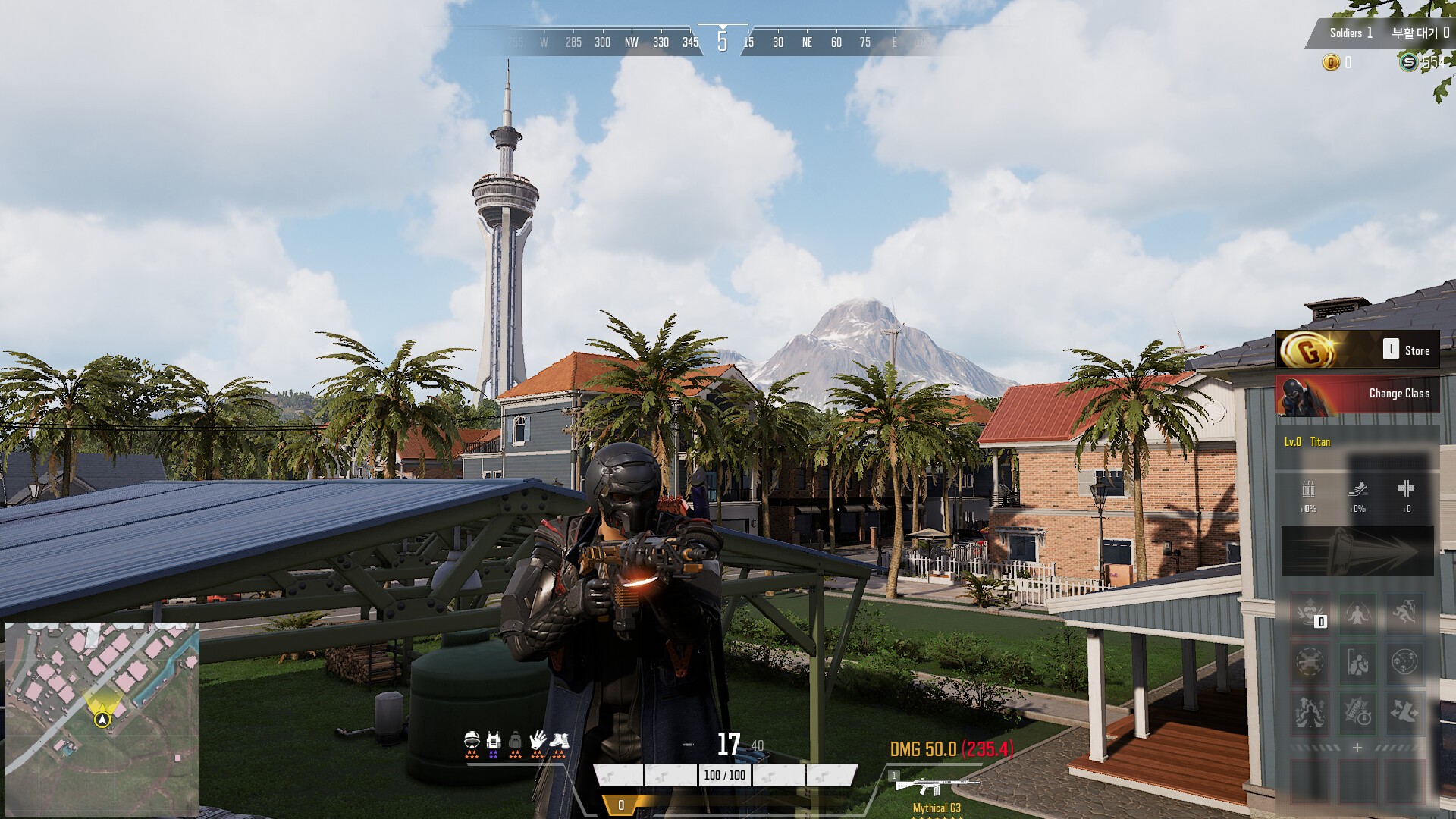The image size is (1456, 819).
Task: Click the backpack equipment icon
Action: coord(516,742)
